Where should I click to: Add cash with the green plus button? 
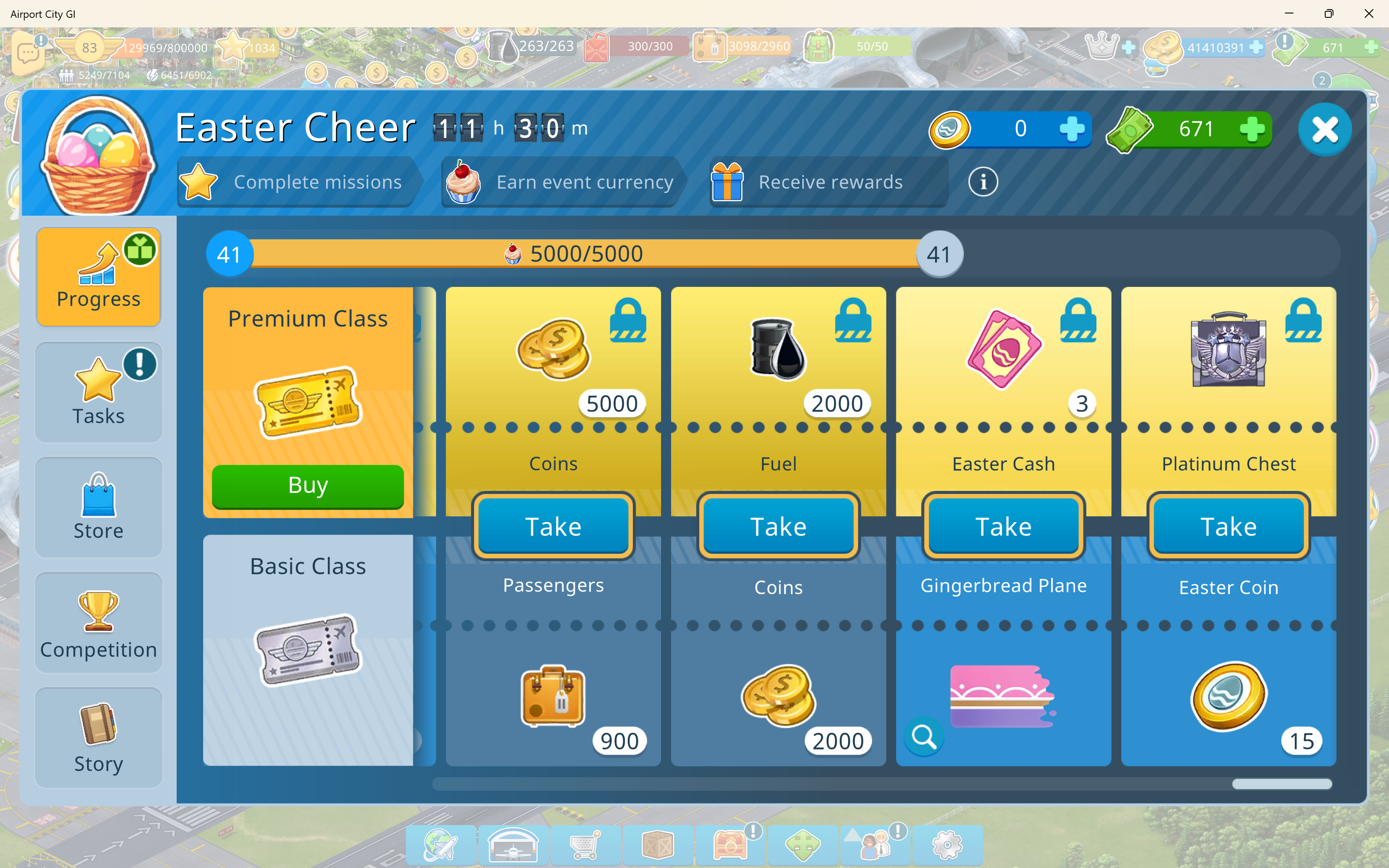[1252, 128]
